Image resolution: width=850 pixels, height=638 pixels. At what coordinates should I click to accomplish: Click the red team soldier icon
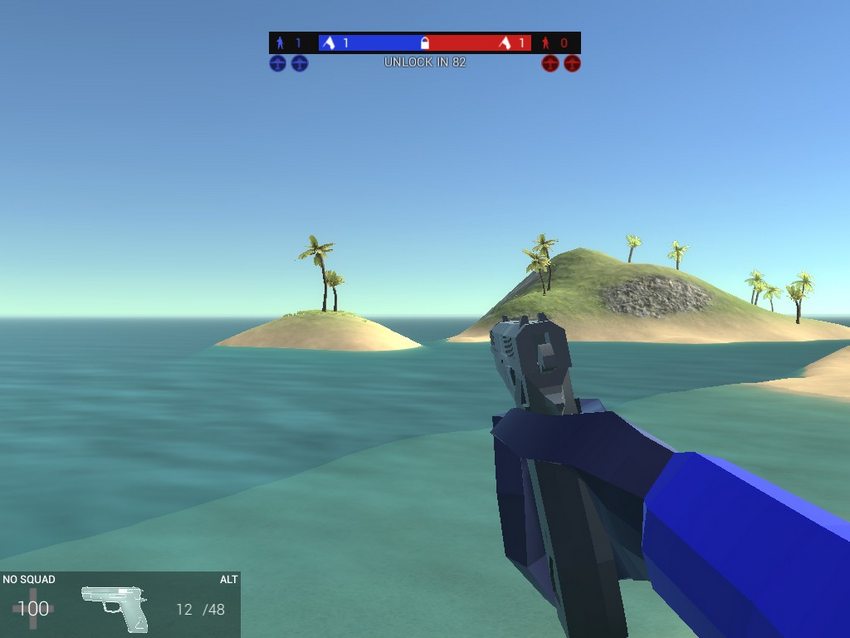click(546, 43)
